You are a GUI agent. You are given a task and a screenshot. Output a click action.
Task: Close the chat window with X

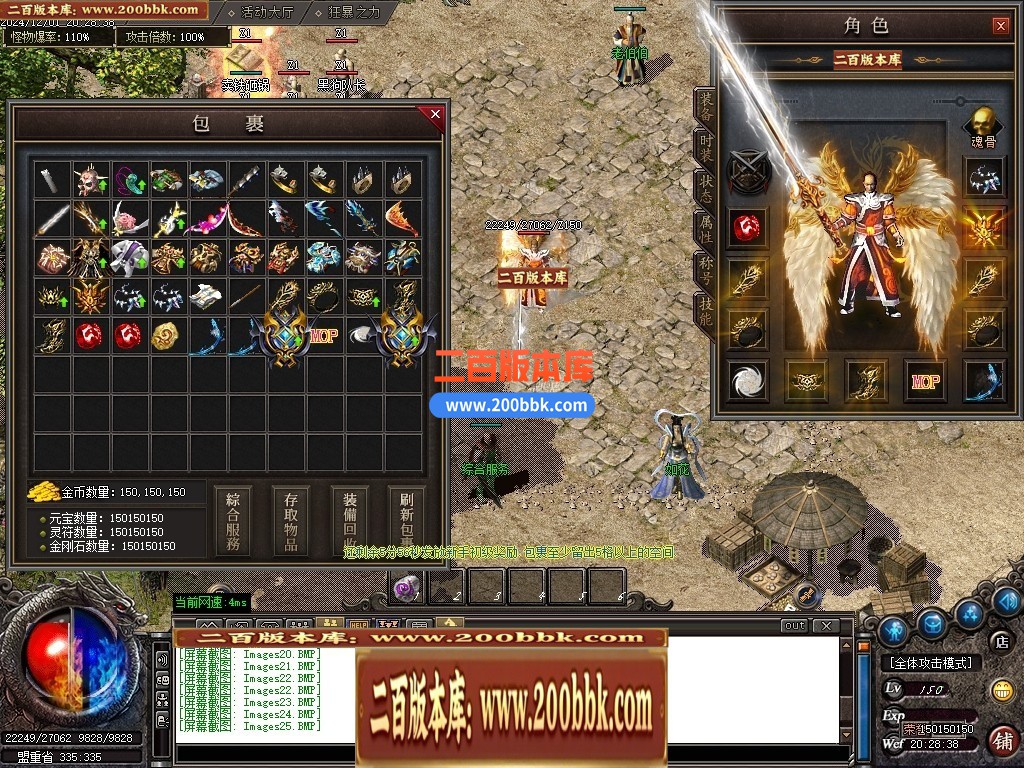coord(826,626)
